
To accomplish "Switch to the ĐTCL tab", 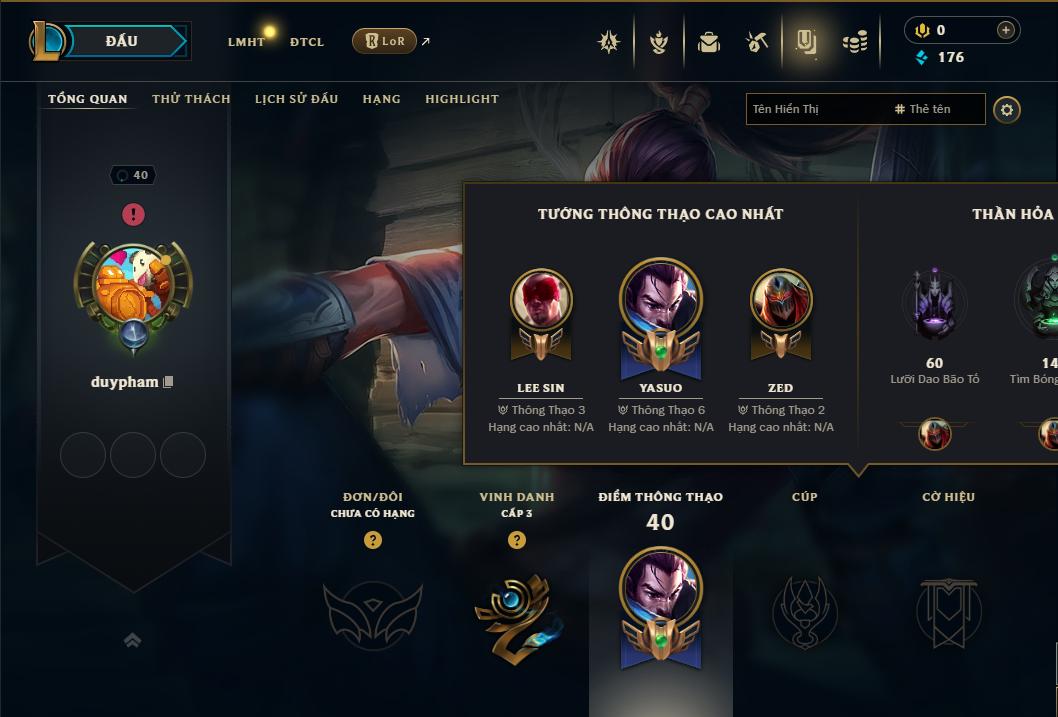I will tap(307, 42).
